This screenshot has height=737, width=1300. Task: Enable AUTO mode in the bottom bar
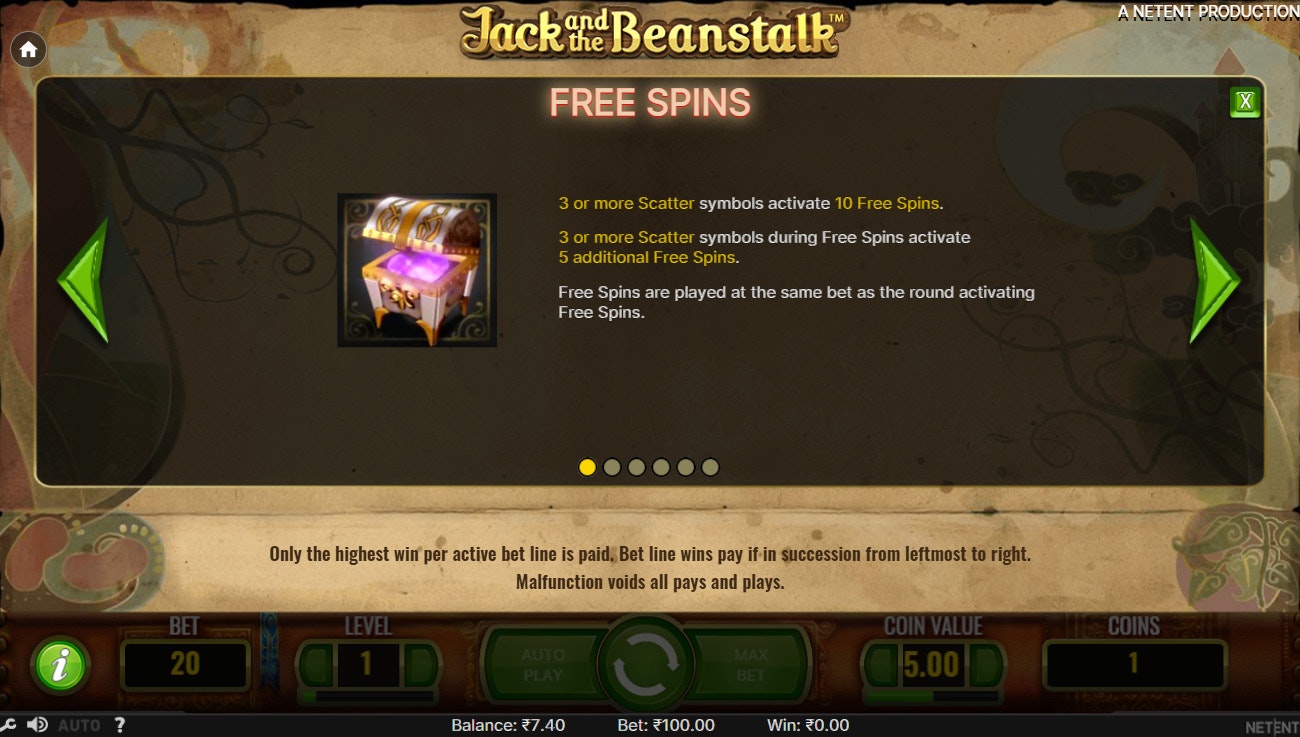click(x=78, y=726)
